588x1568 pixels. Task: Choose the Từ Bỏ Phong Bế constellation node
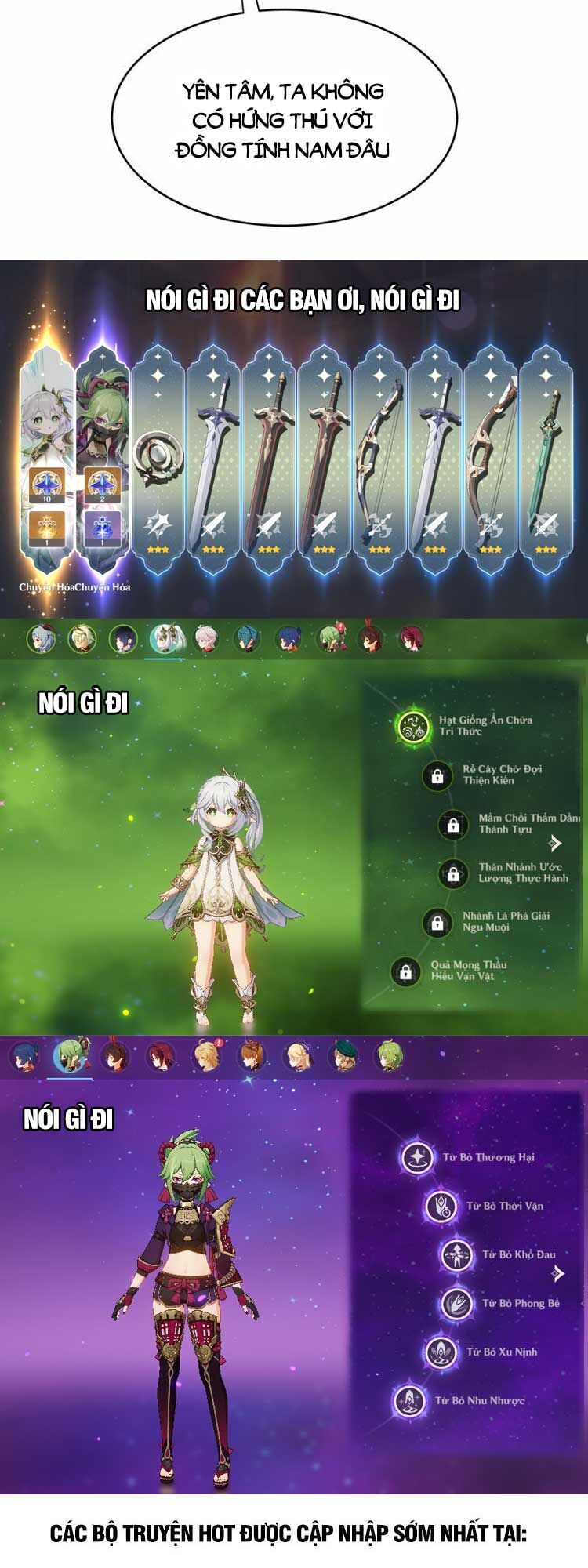(456, 1304)
